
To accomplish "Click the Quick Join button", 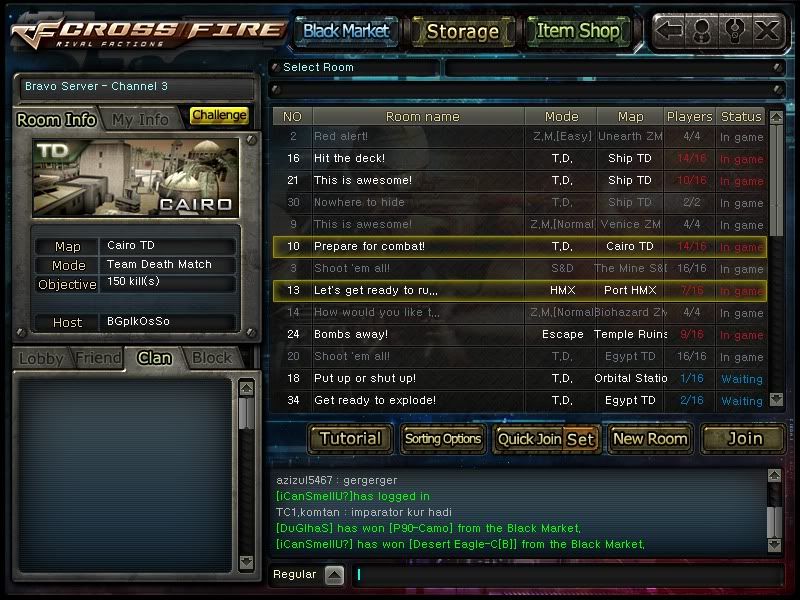I will pyautogui.click(x=529, y=438).
